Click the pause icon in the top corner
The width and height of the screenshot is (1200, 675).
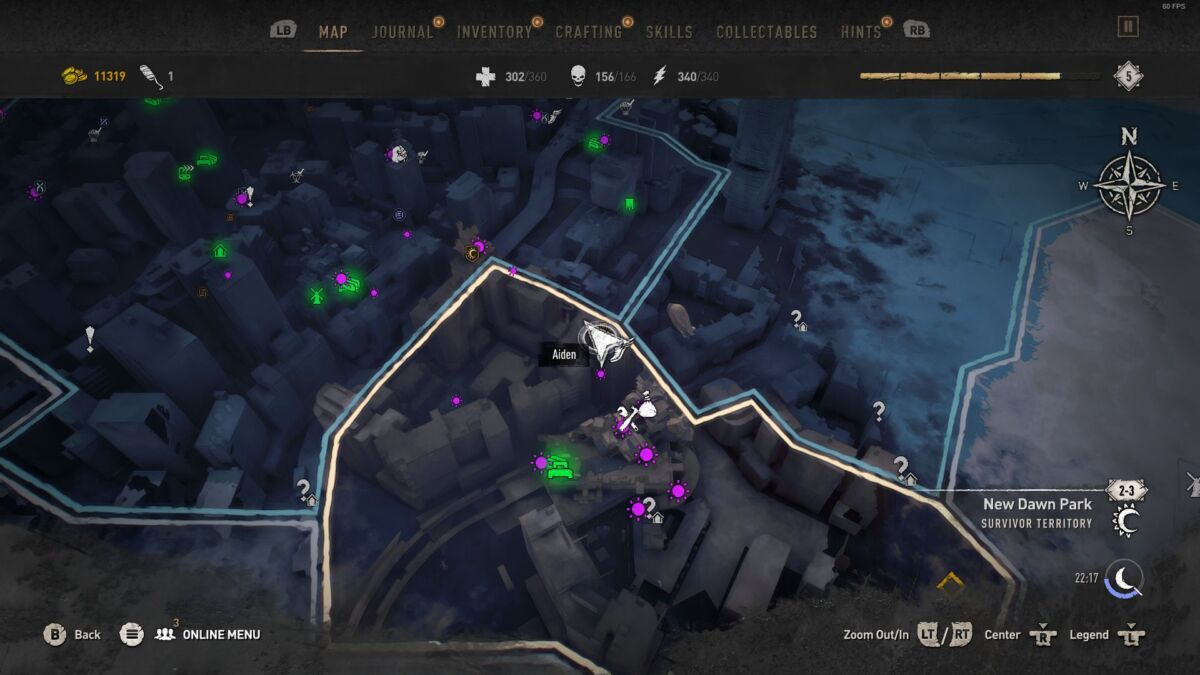[1128, 27]
